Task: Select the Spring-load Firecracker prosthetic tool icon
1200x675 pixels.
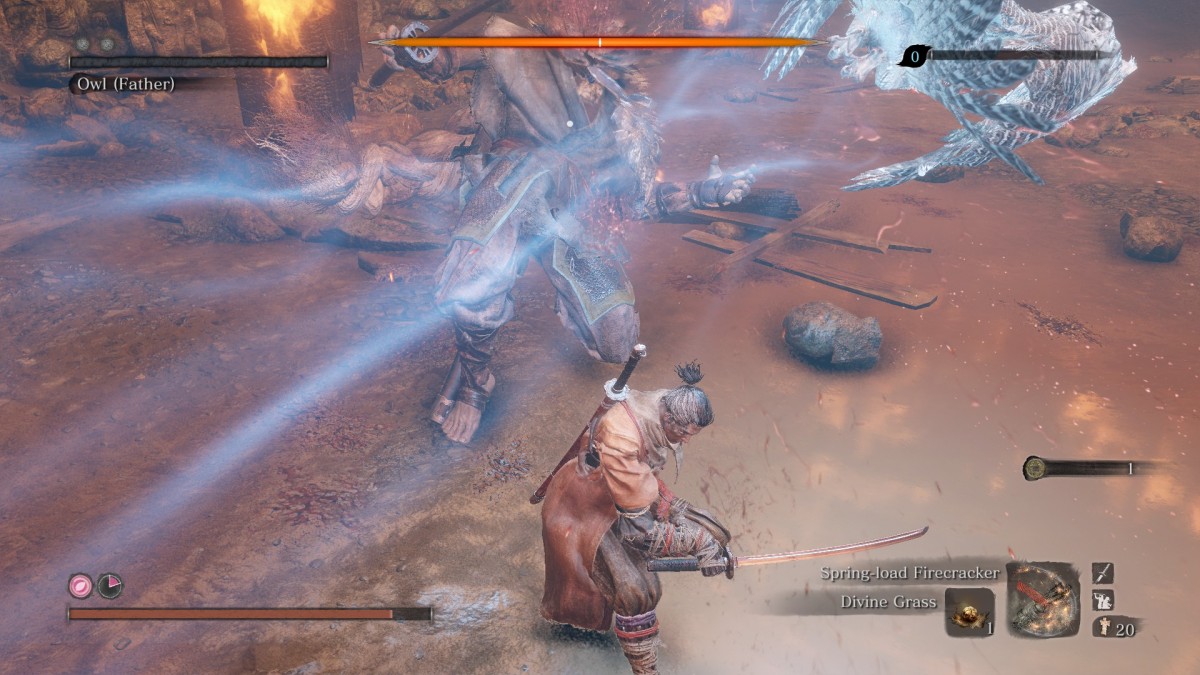Action: (x=1043, y=599)
